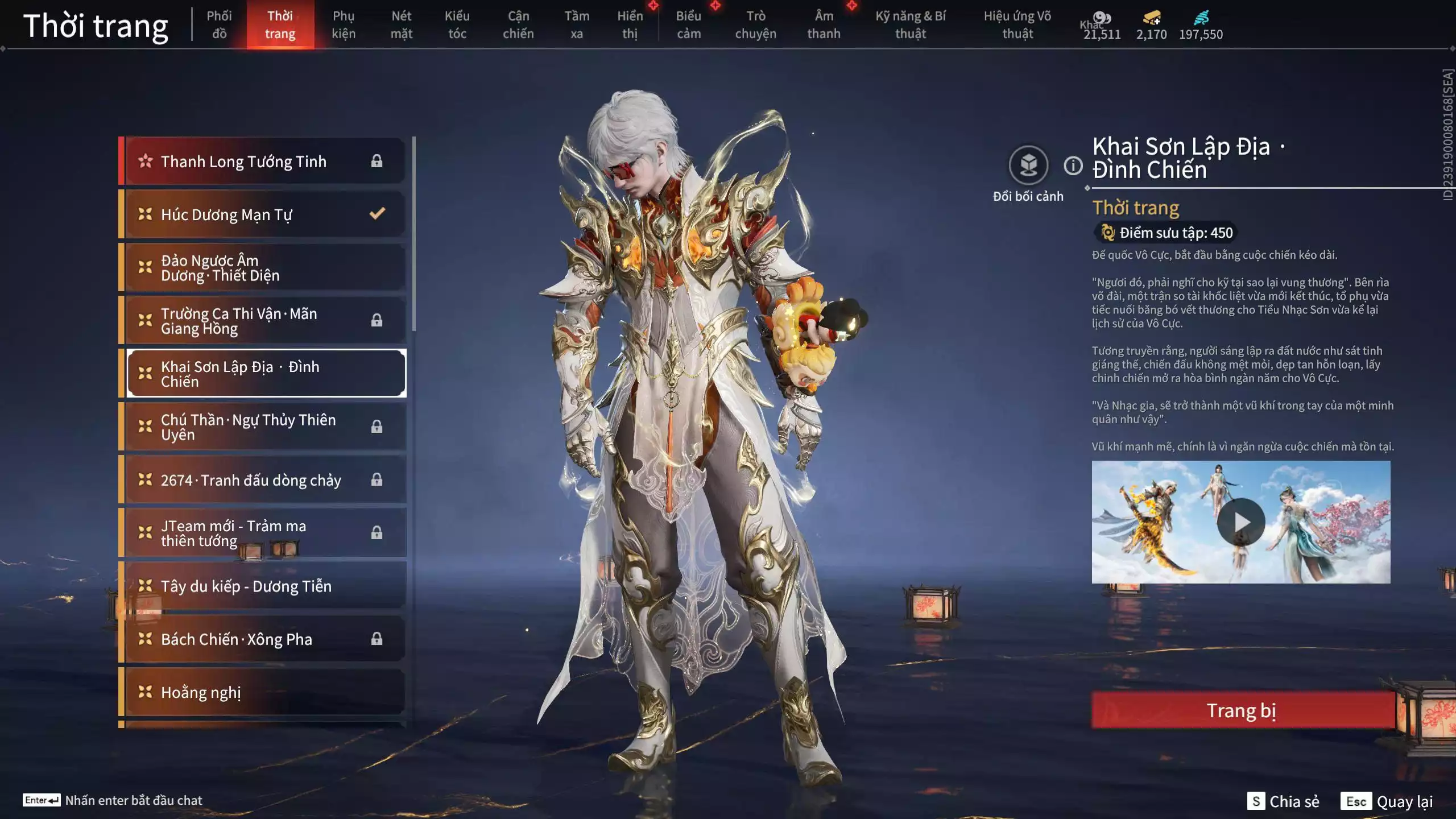Go to the Phối đồ tab
This screenshot has height=819, width=1456.
click(x=219, y=24)
